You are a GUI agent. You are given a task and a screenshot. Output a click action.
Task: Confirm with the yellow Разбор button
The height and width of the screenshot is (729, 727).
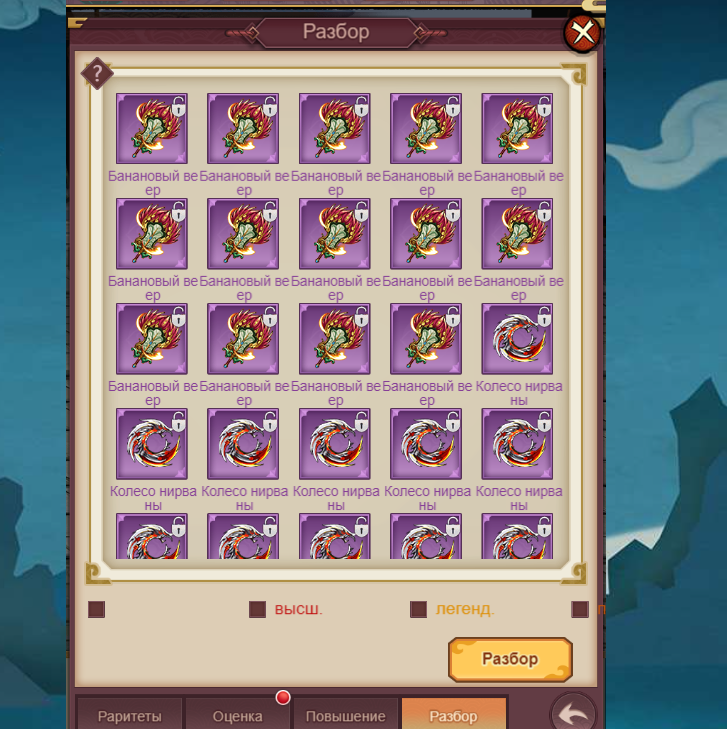510,659
